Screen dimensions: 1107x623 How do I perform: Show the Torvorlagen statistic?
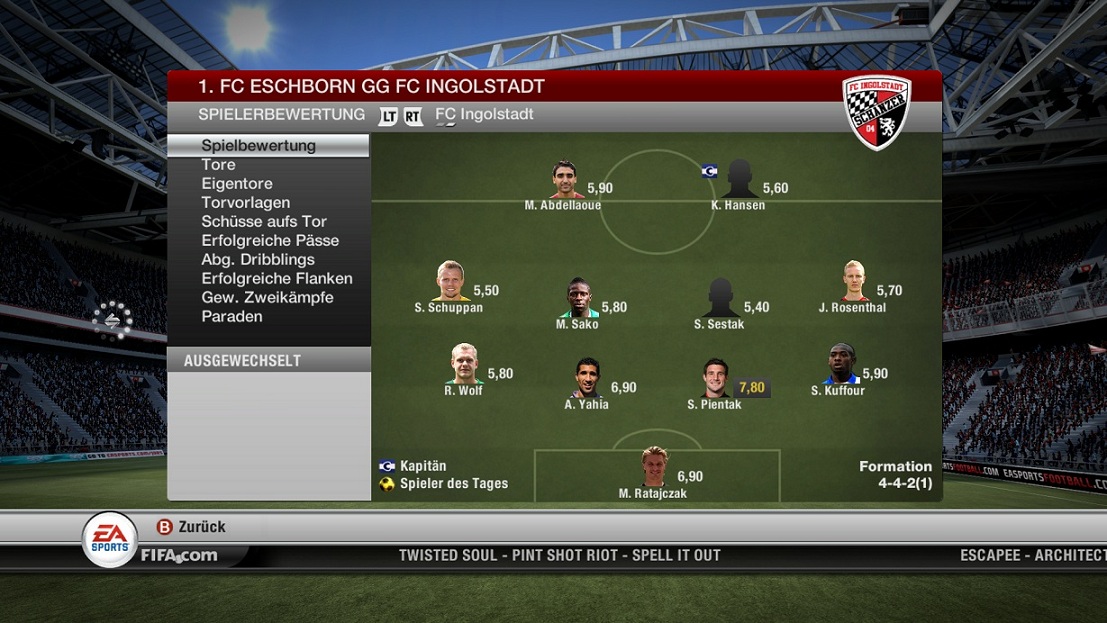246,203
